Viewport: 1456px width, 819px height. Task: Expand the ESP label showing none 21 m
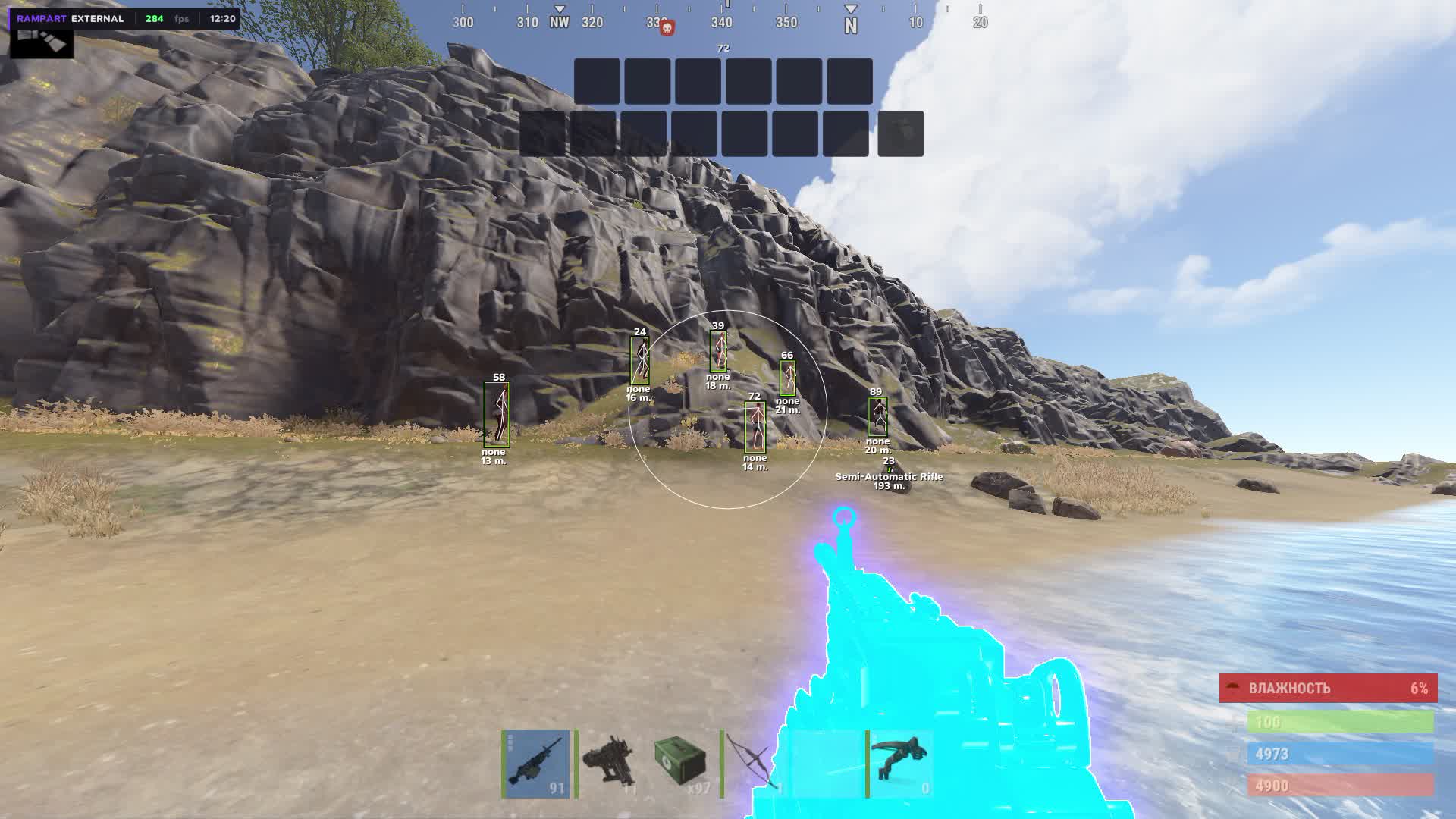tap(788, 406)
